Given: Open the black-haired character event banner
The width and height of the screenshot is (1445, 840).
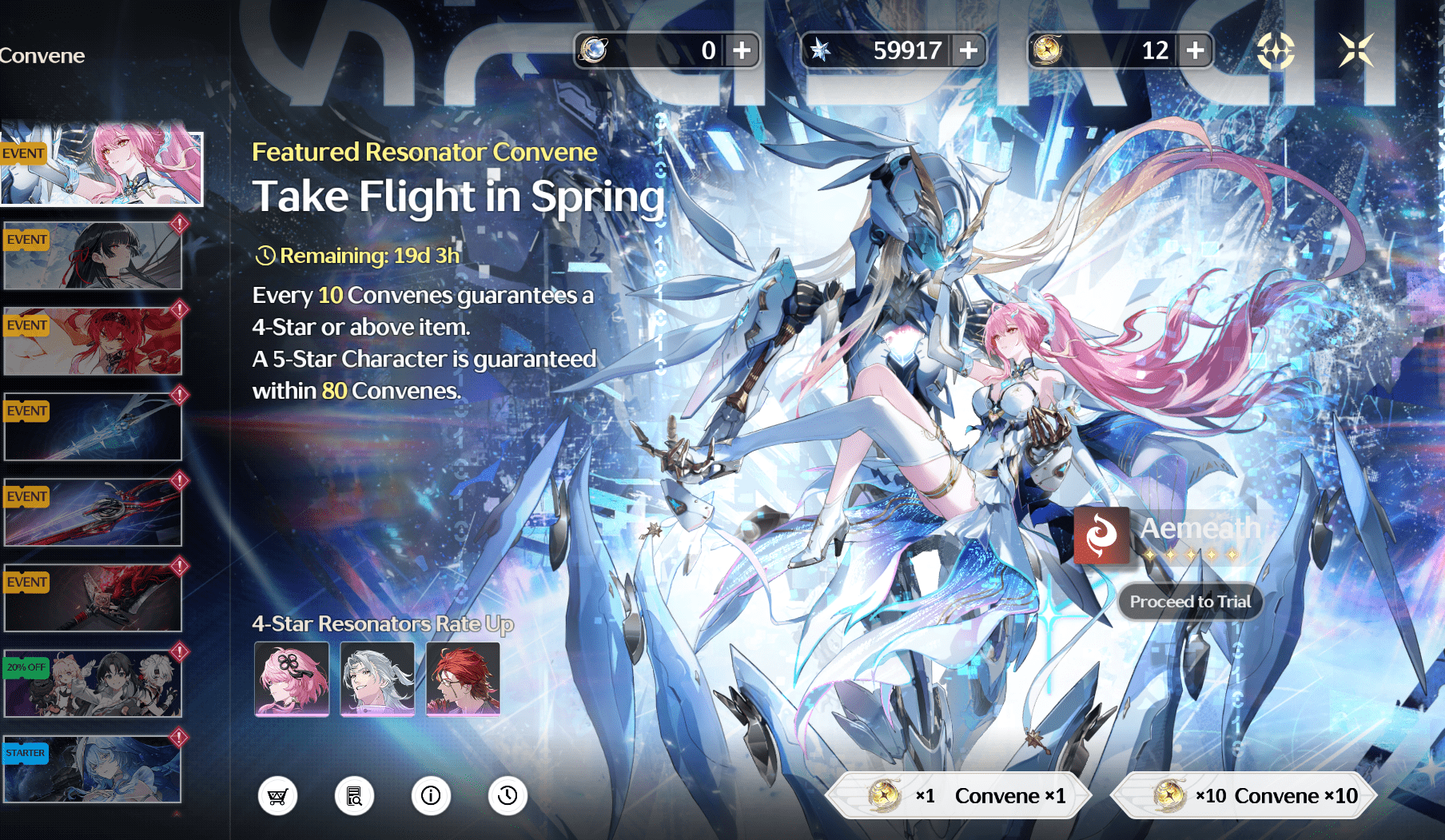Looking at the screenshot, I should point(93,253).
